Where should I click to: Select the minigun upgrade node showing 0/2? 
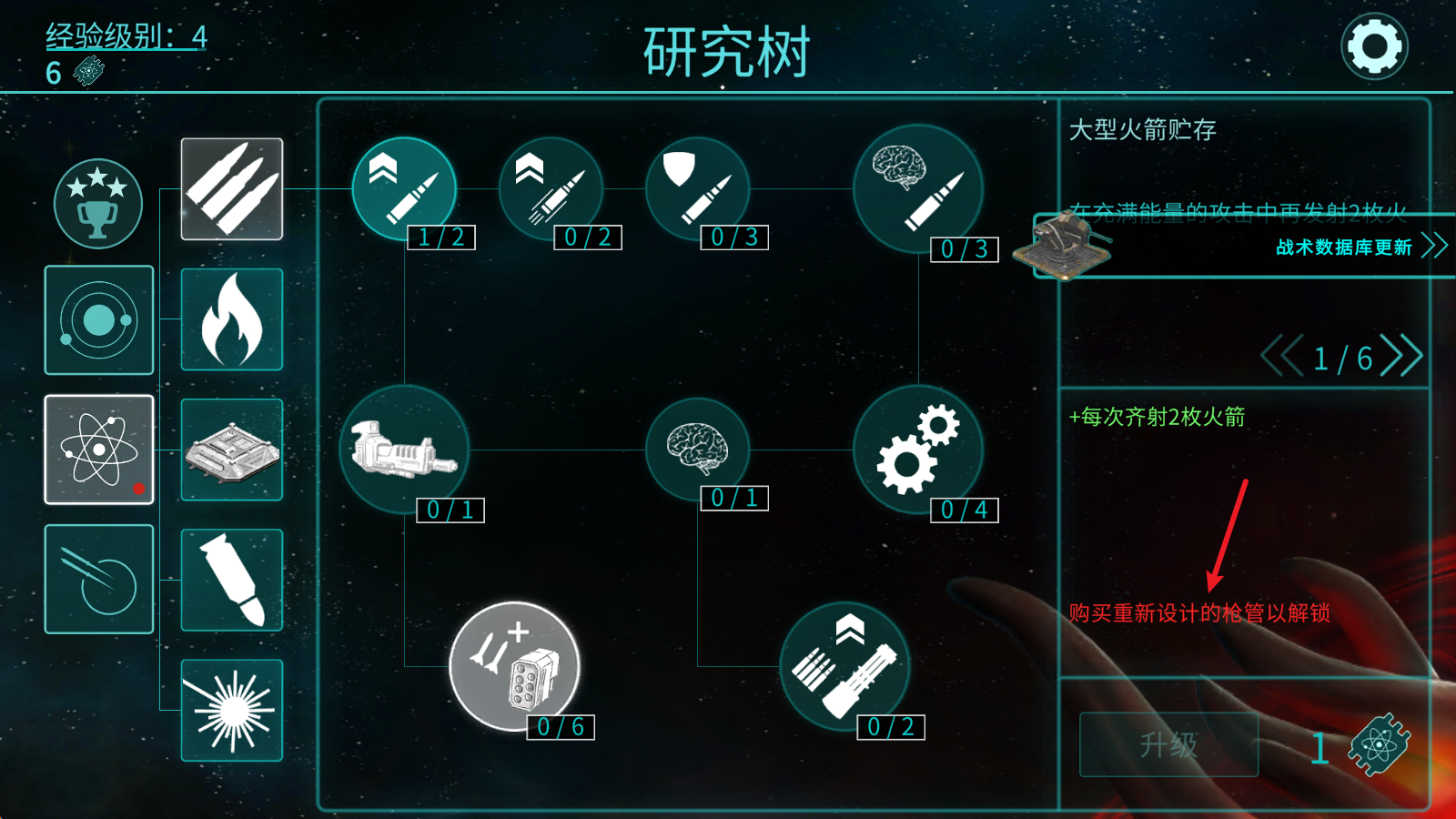[x=844, y=667]
